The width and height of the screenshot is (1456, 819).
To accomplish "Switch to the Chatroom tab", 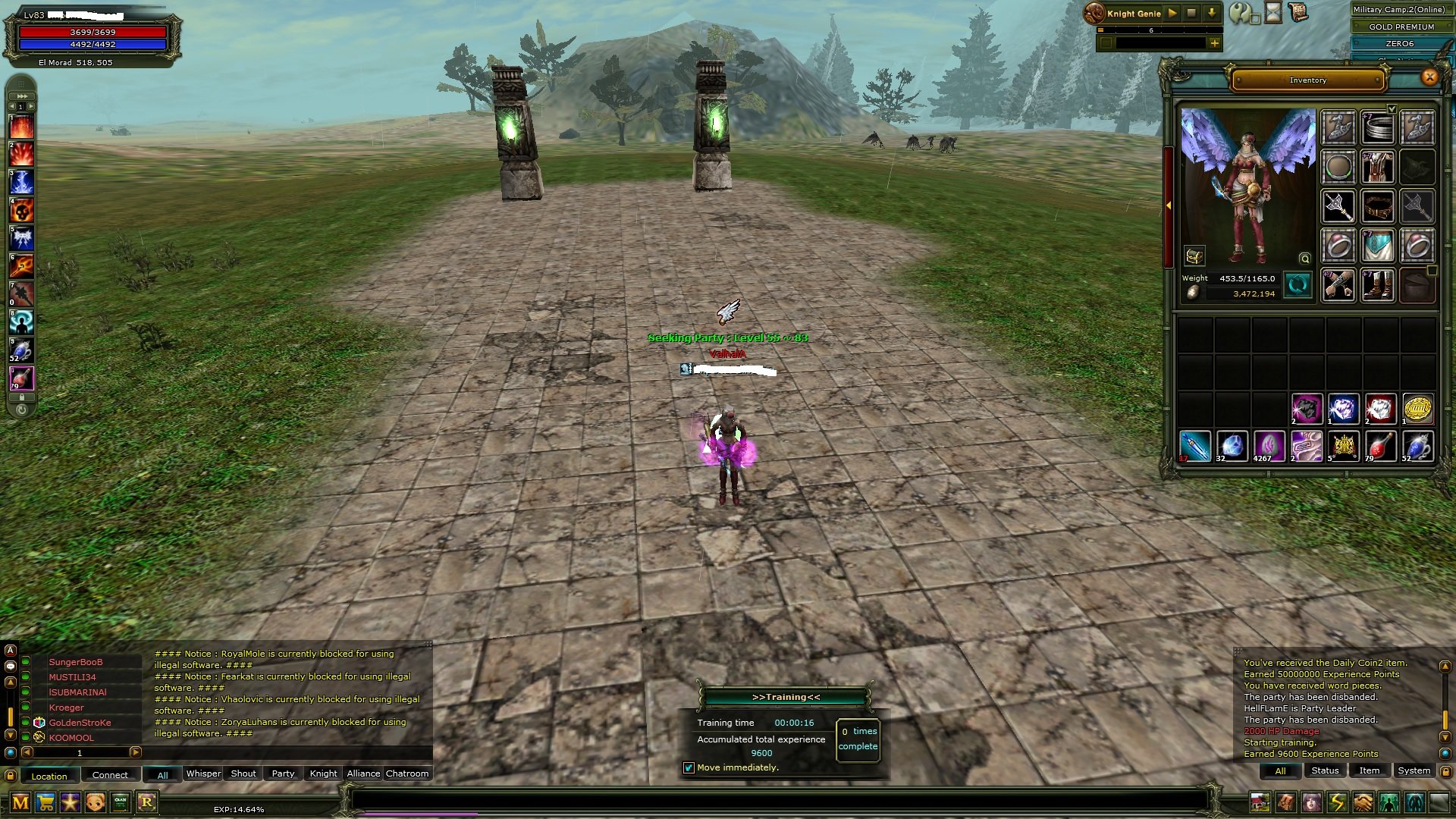I will click(x=407, y=773).
